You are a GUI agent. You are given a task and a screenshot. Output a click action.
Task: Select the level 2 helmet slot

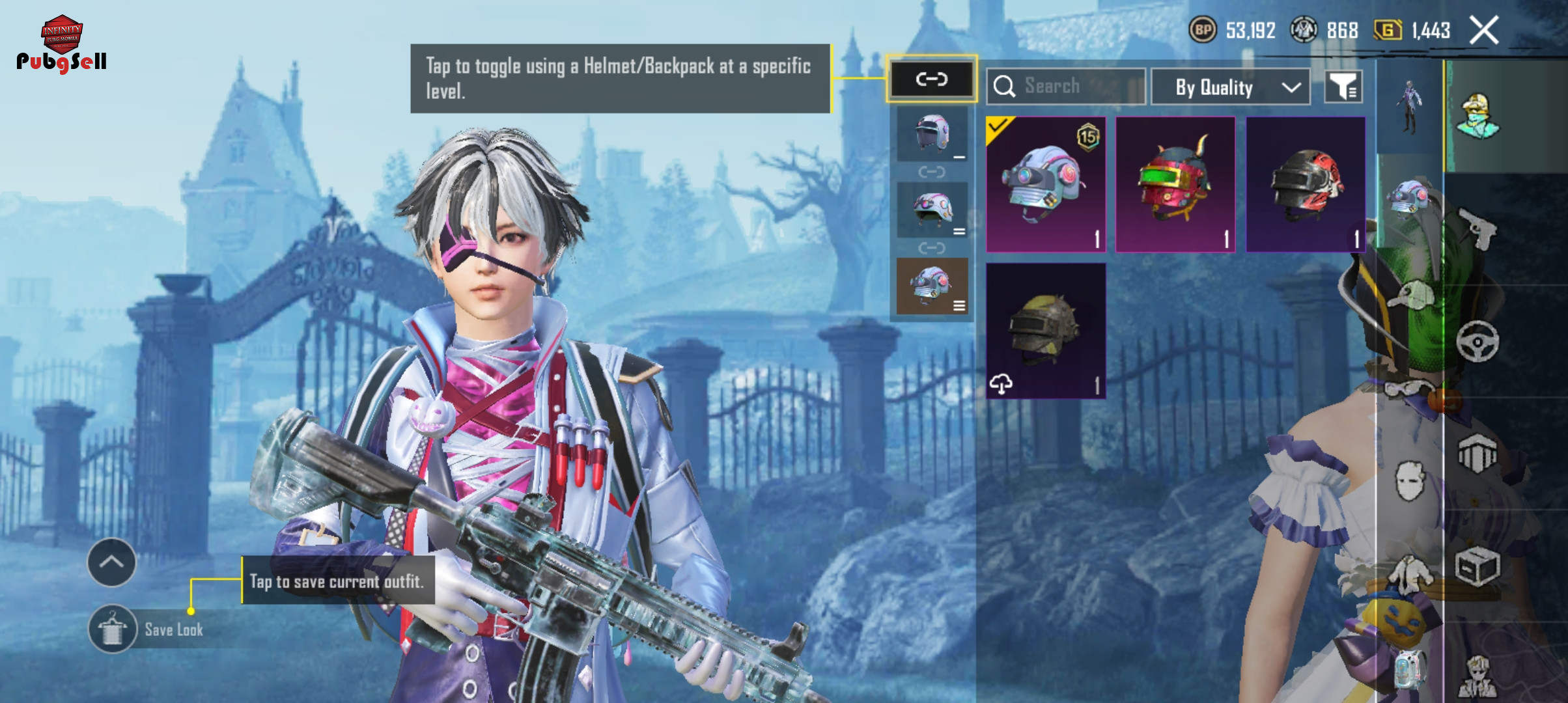932,210
